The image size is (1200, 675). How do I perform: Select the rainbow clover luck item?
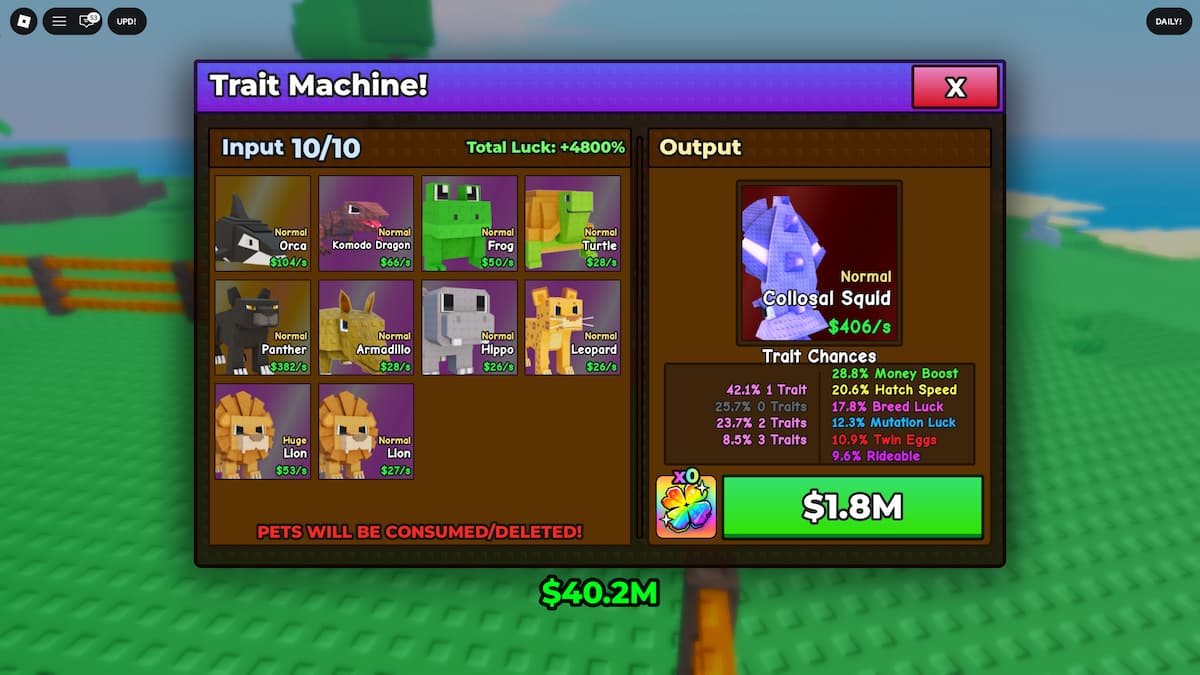pos(686,507)
